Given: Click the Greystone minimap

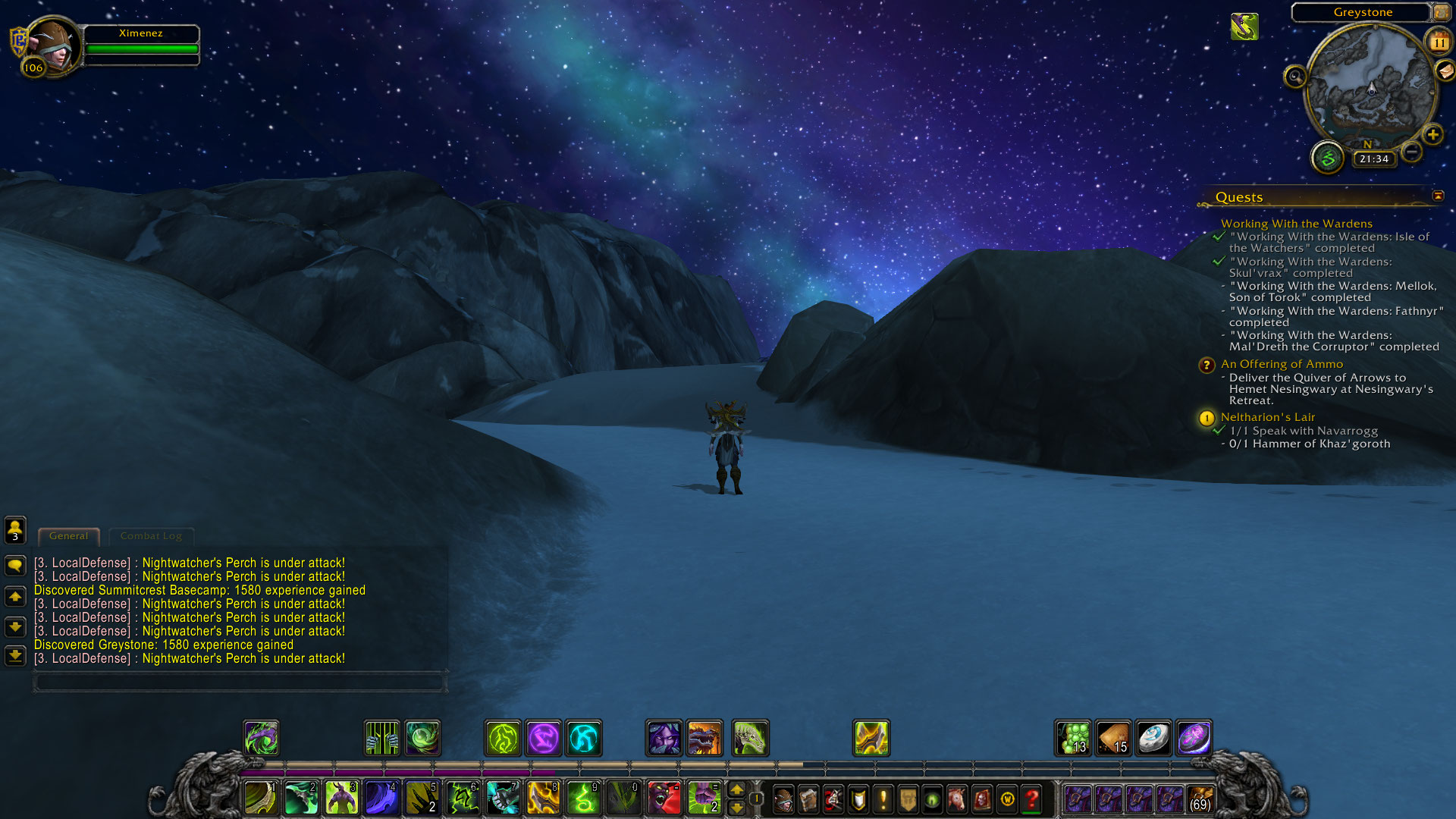Looking at the screenshot, I should coord(1371,85).
